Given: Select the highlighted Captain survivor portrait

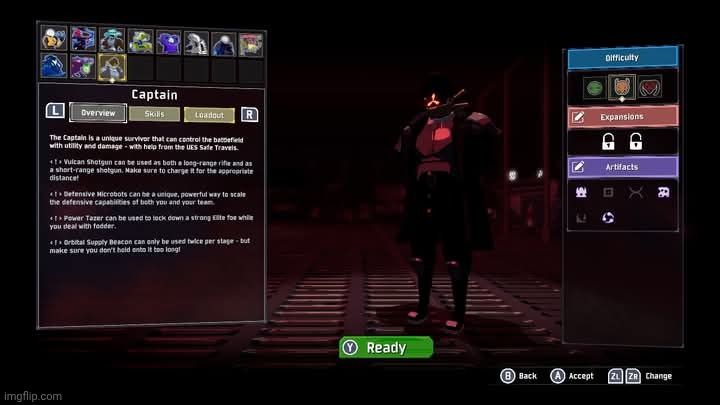Looking at the screenshot, I should pos(111,67).
